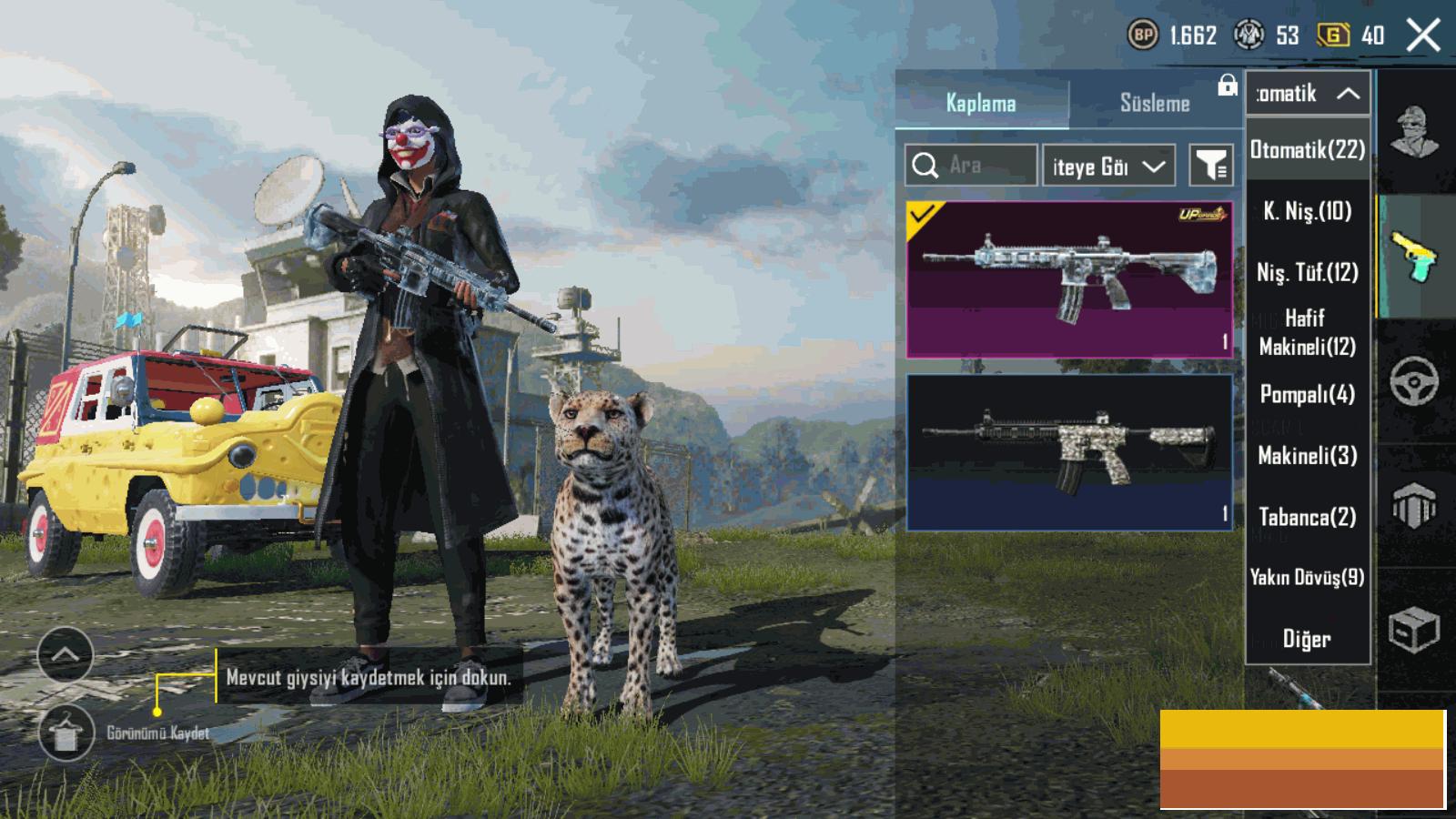Close the inventory screen with the X
Screen dimensions: 1456x819
coord(1422,36)
